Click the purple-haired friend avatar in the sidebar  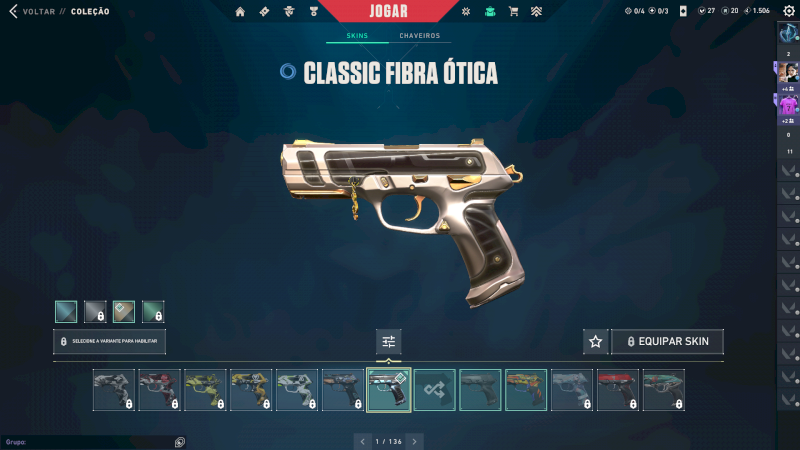789,104
